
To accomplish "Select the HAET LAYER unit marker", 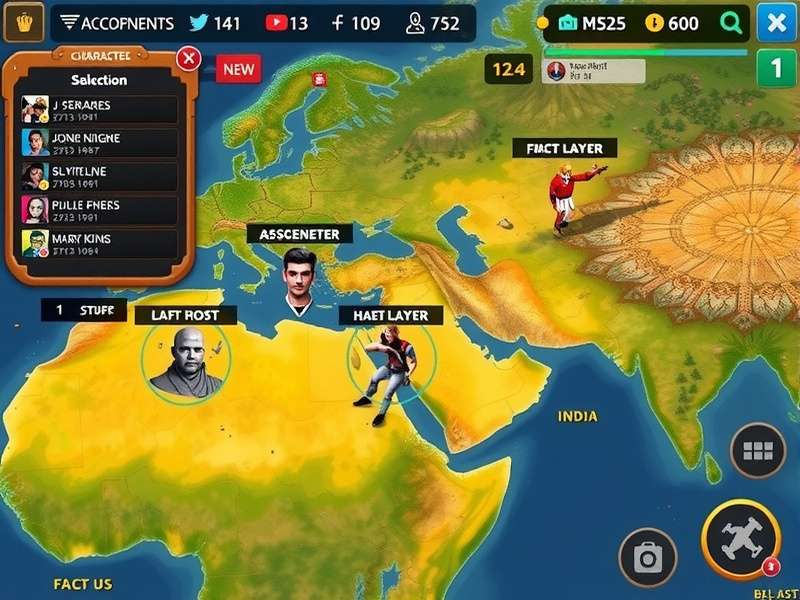I will 390,363.
